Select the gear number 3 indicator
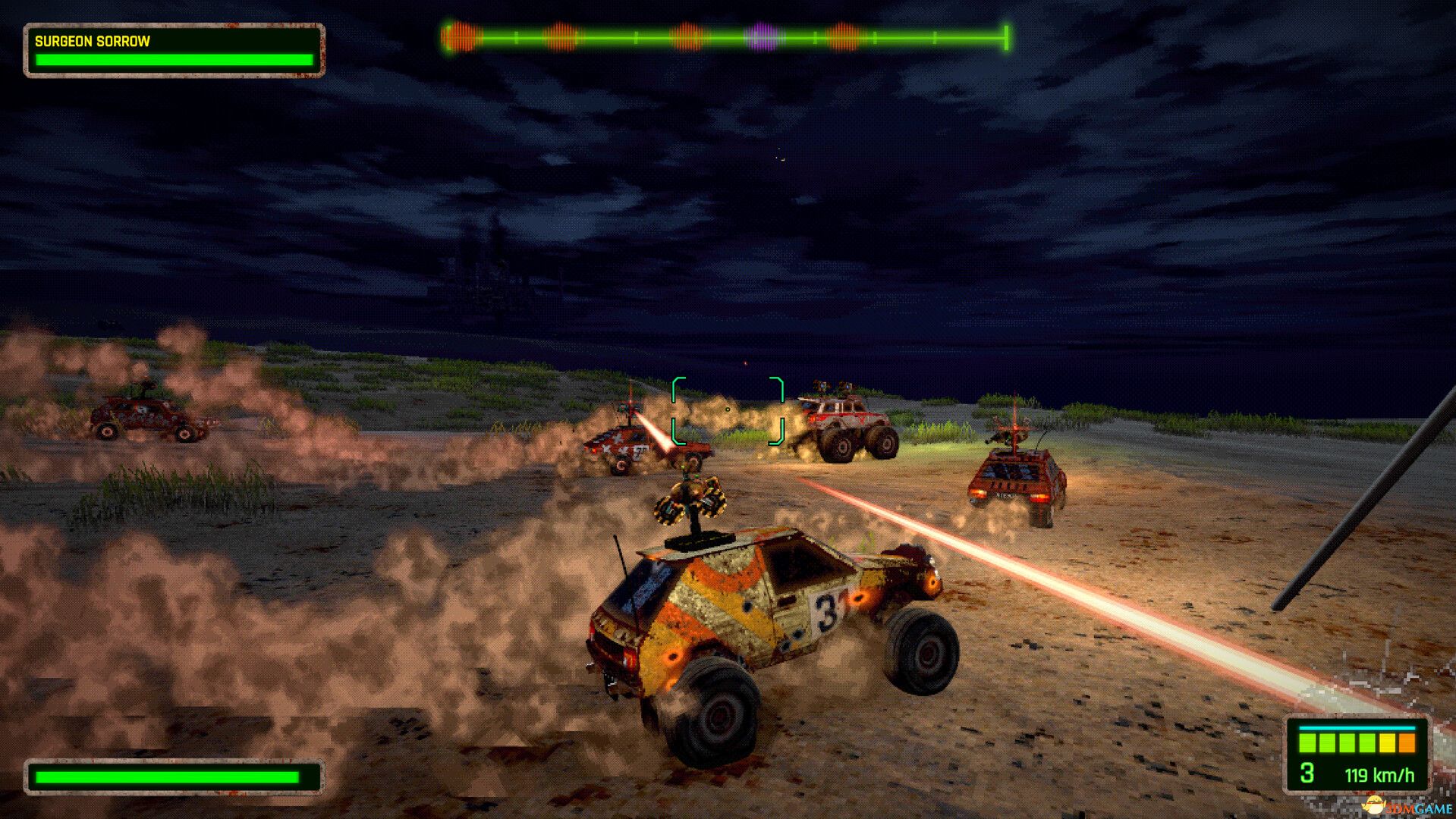Image resolution: width=1456 pixels, height=819 pixels. point(1307,773)
